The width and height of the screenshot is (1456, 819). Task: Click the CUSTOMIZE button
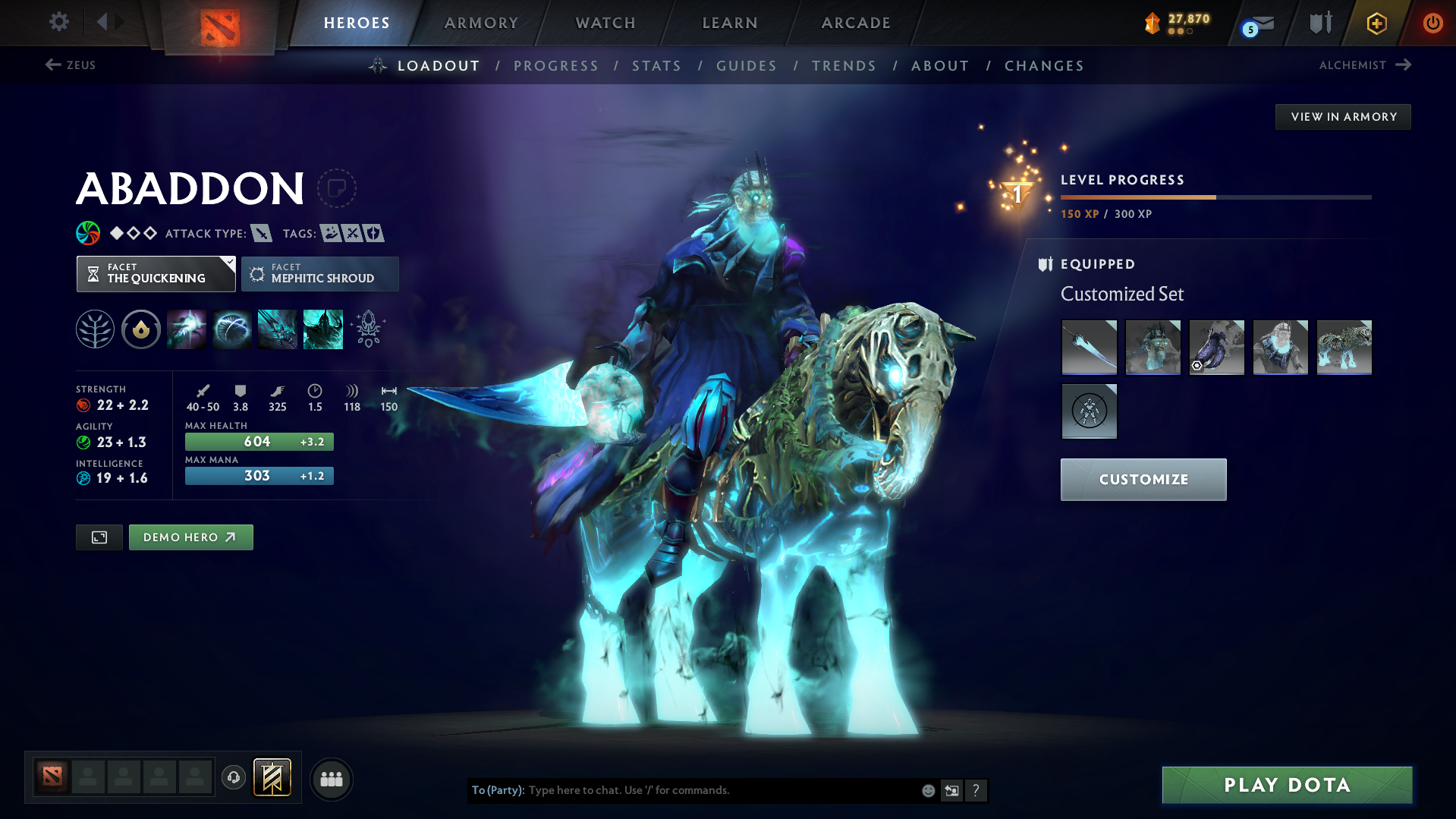tap(1143, 479)
